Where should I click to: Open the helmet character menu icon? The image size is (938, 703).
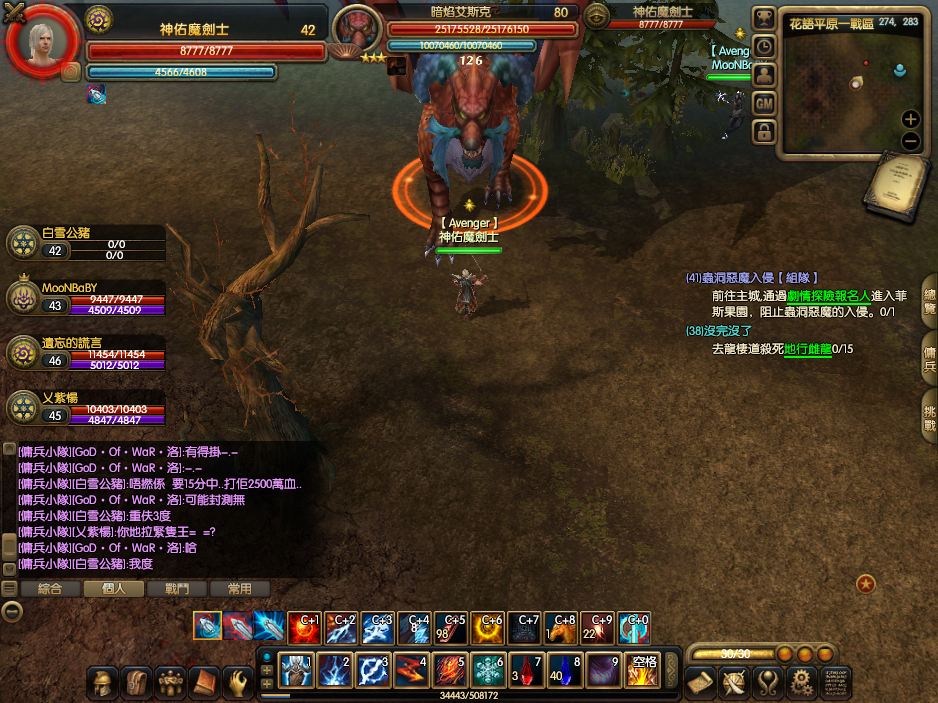click(101, 683)
